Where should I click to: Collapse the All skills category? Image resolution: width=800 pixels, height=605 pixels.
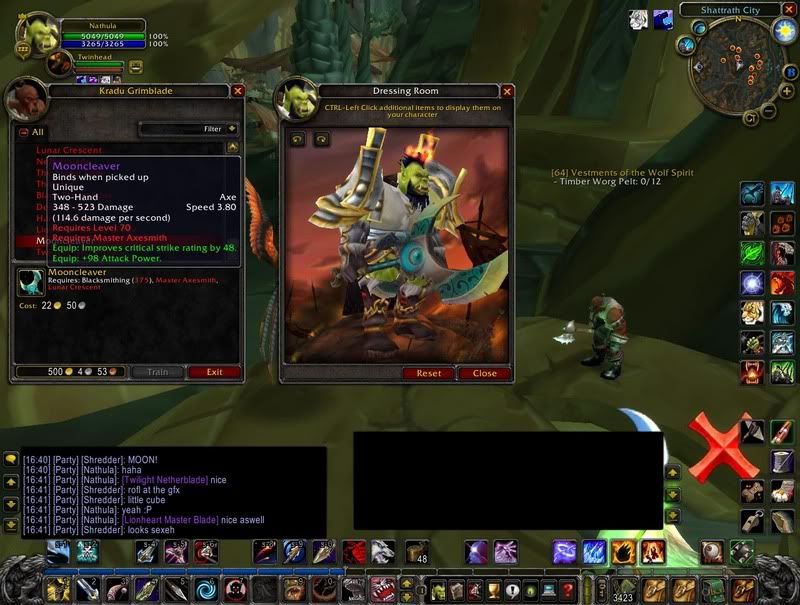(24, 131)
